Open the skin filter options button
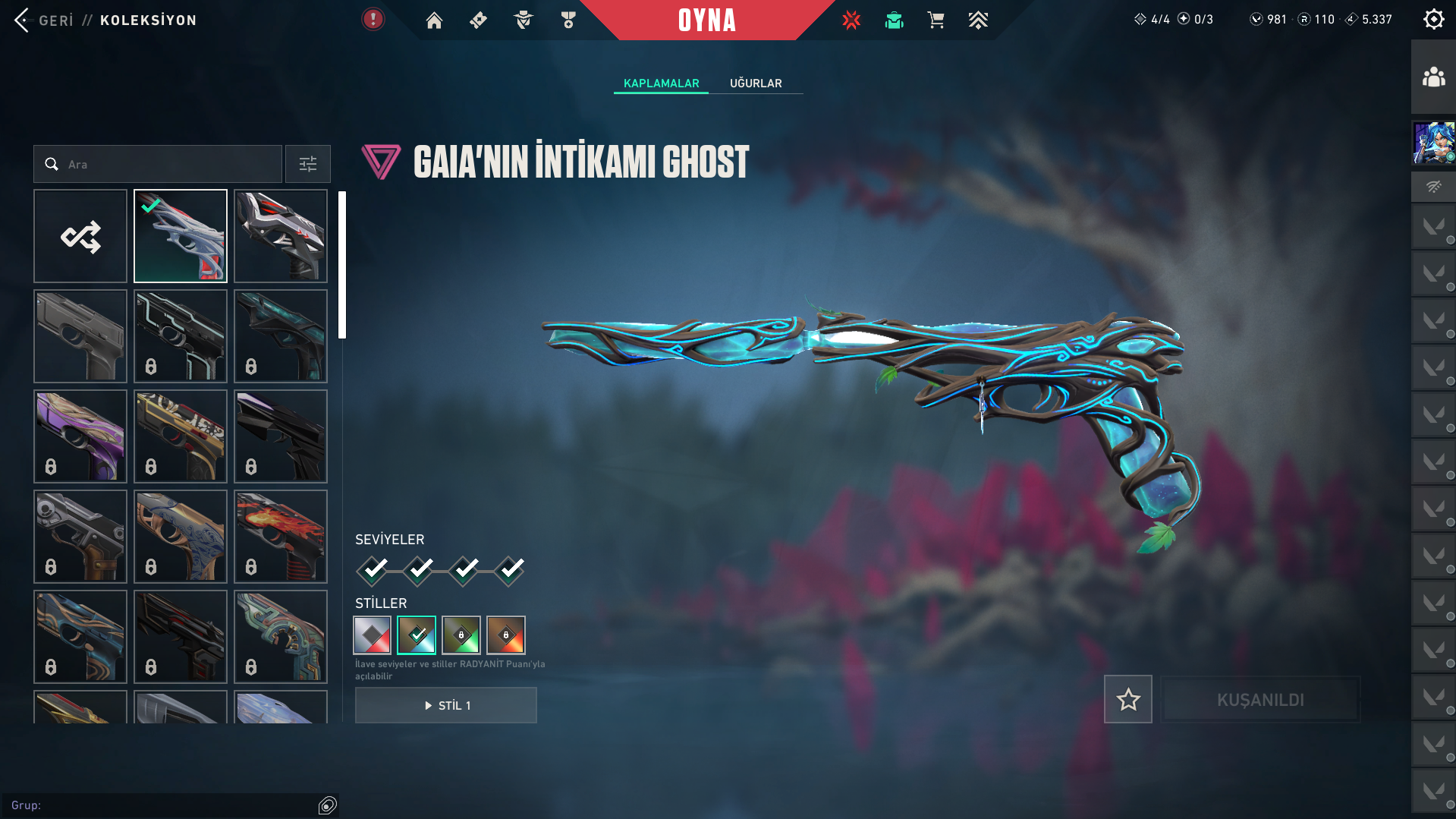The height and width of the screenshot is (819, 1456). pos(308,164)
